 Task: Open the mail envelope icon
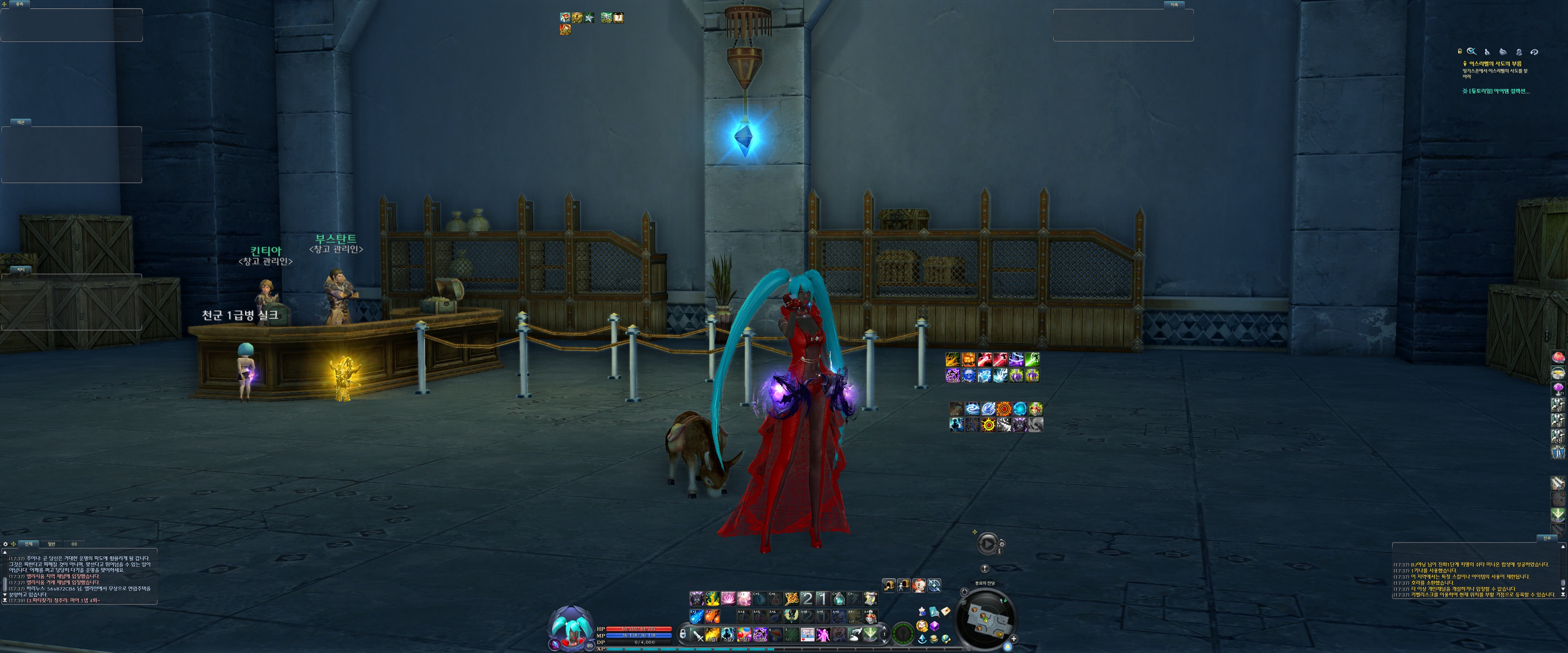946,611
